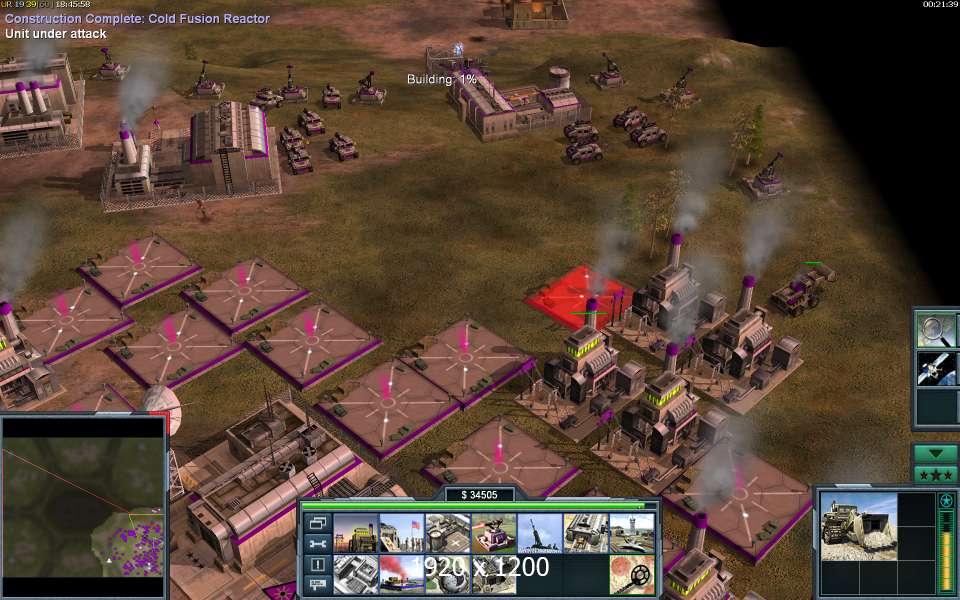Build an Airfield with control tower

631,533
